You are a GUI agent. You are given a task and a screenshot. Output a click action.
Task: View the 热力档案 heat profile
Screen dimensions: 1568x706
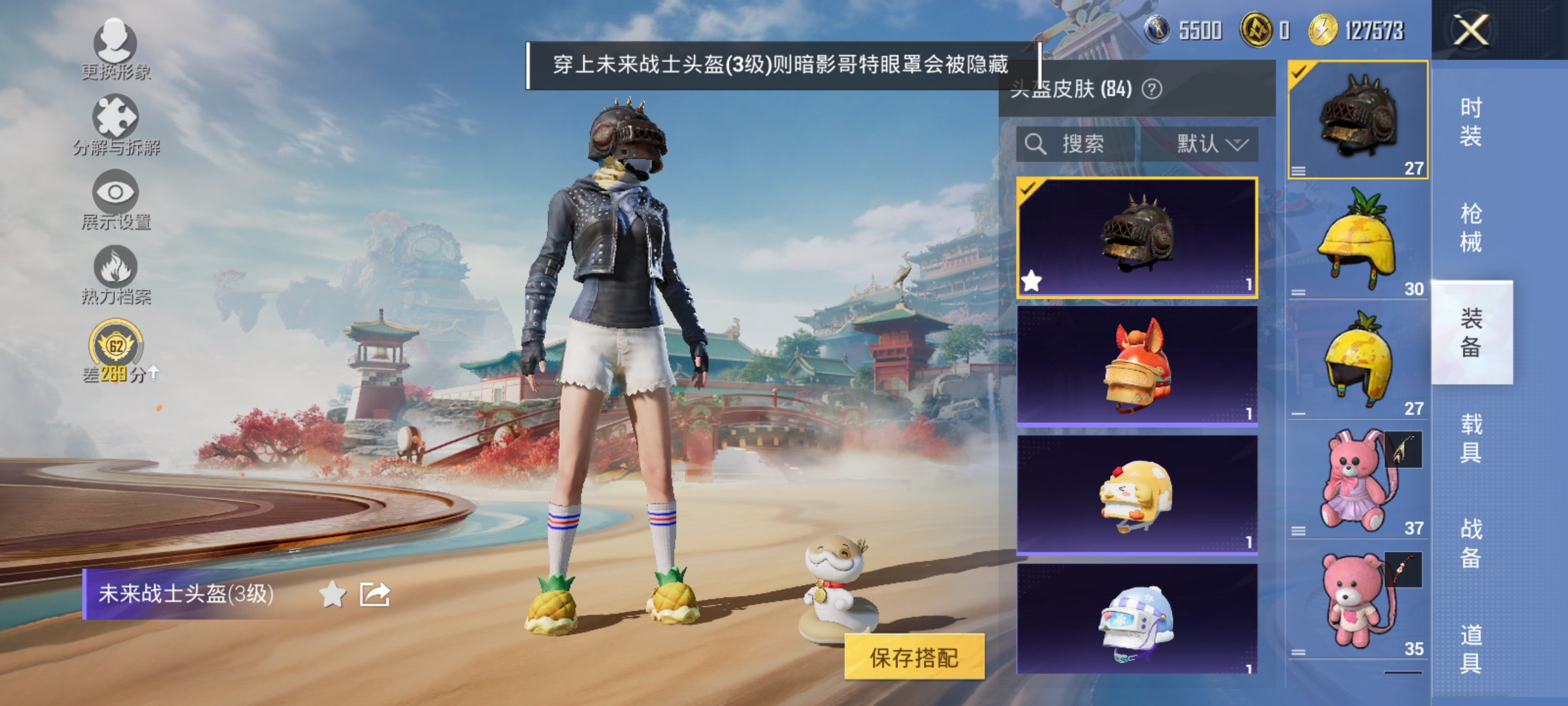[x=116, y=271]
